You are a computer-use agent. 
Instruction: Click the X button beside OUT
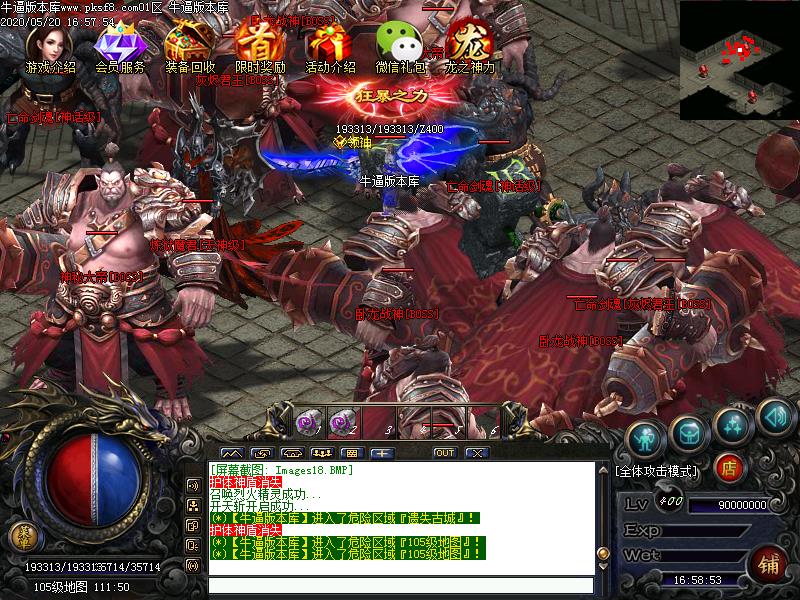pos(476,453)
